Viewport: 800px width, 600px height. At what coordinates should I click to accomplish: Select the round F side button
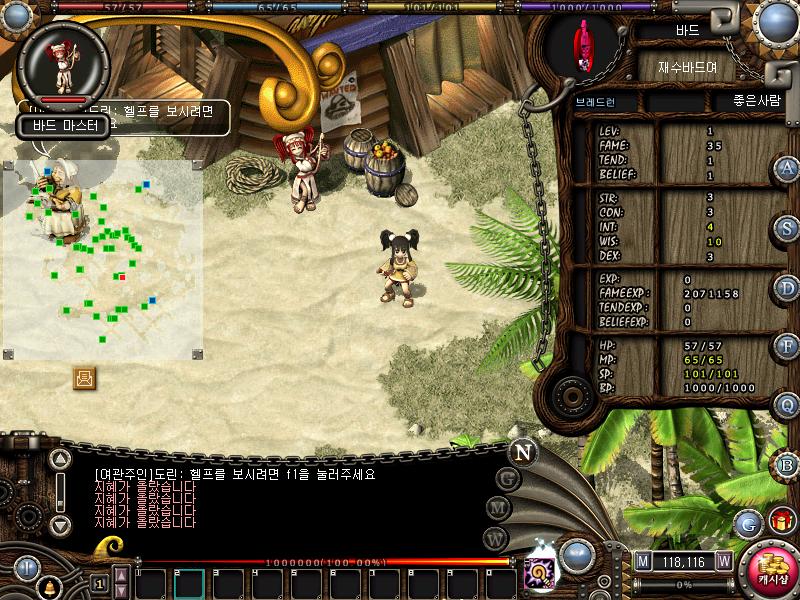click(x=787, y=346)
